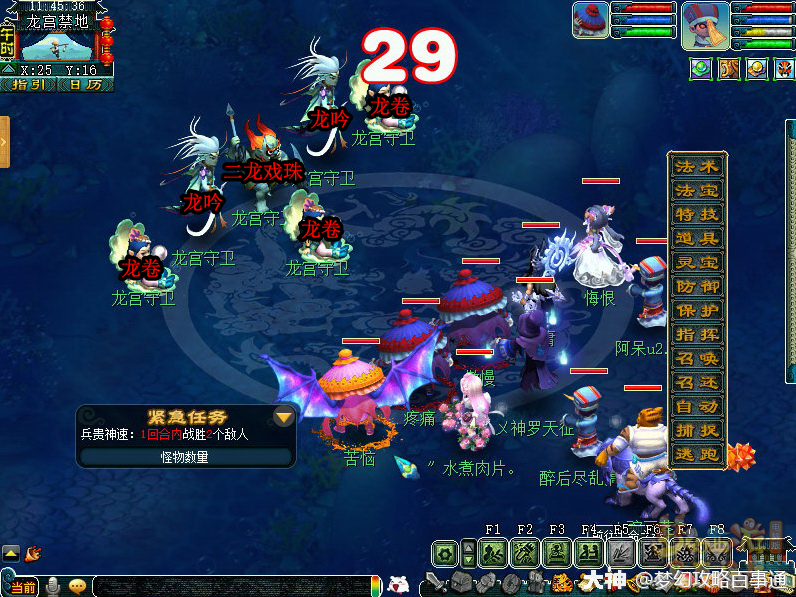Select the 特技 special skill command
The width and height of the screenshot is (796, 597).
697,214
